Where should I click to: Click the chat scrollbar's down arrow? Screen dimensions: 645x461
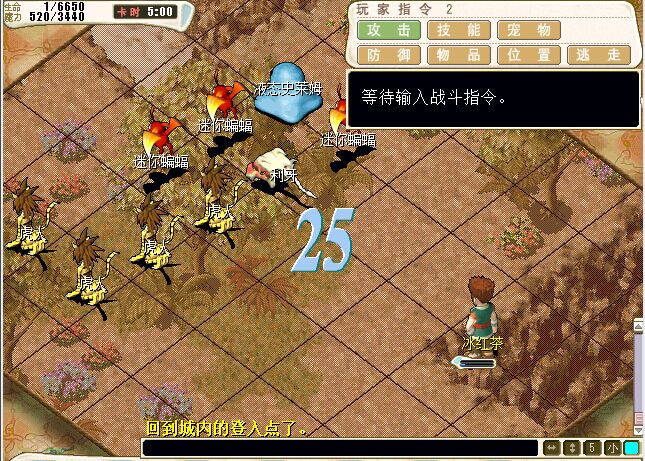pyautogui.click(x=639, y=428)
